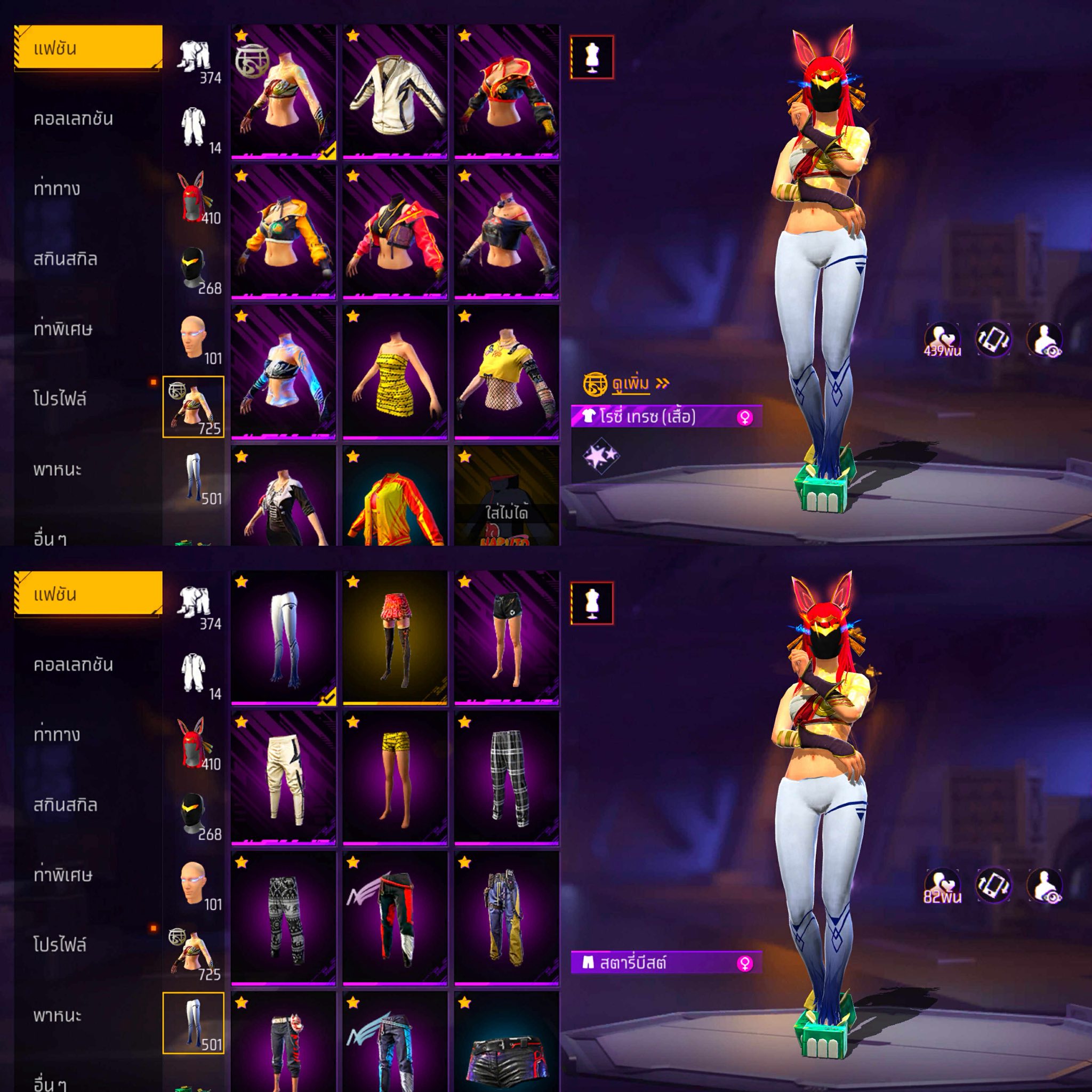Click the locked item labeled ใส่ไม่ได้
This screenshot has height=1092, width=1092.
click(507, 497)
